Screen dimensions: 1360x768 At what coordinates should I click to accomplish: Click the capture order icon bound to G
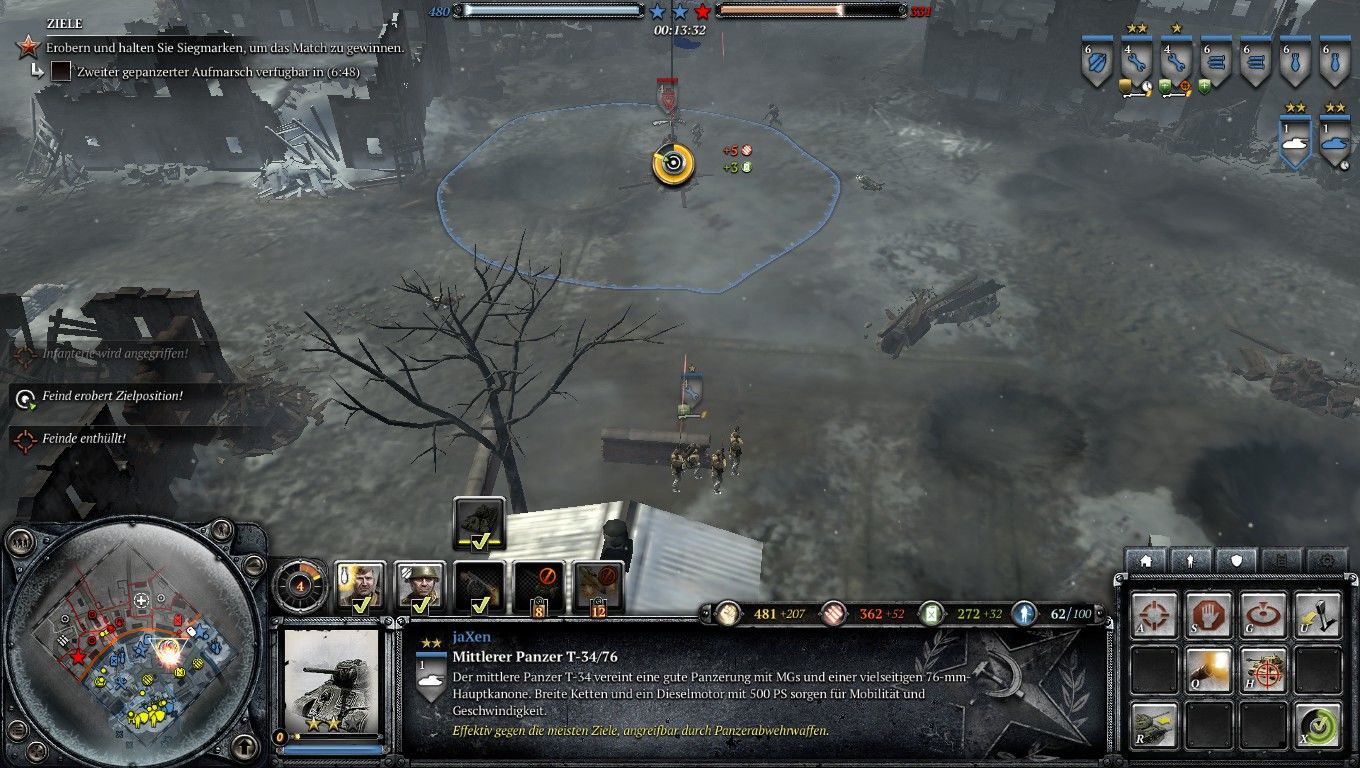(x=1262, y=614)
